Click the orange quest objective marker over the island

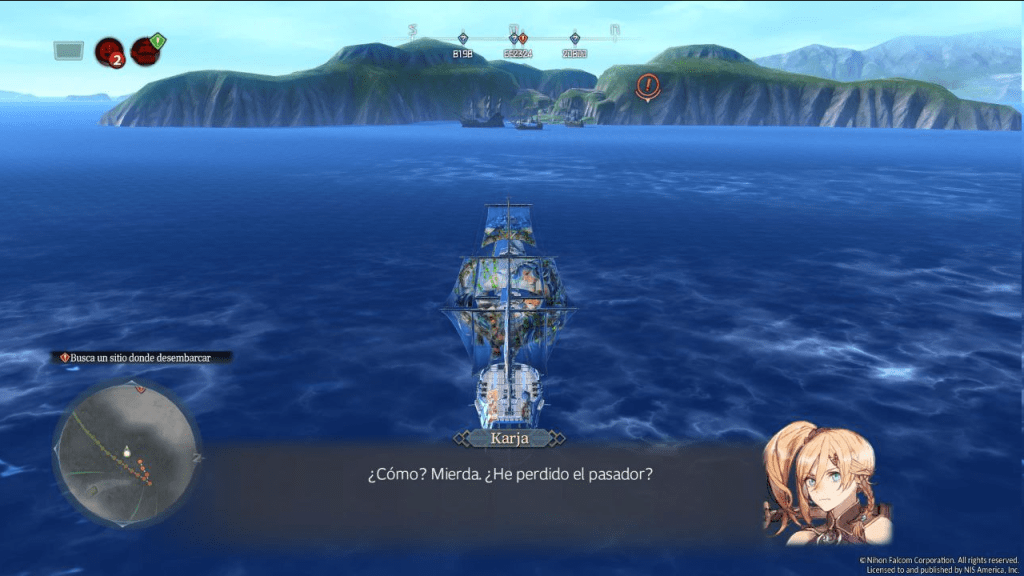(648, 86)
